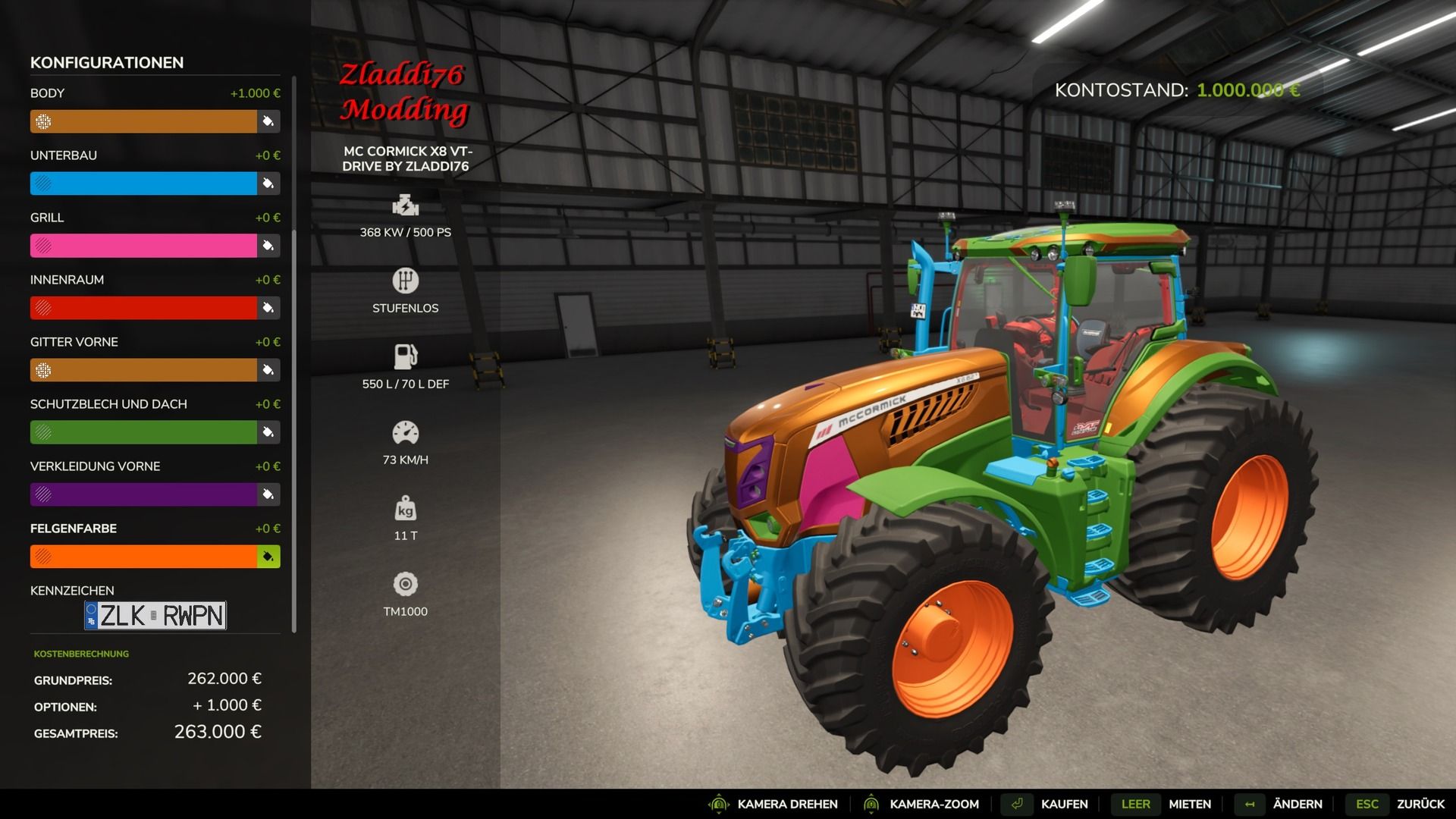Click the Gitter Vorne color bar

pyautogui.click(x=144, y=370)
